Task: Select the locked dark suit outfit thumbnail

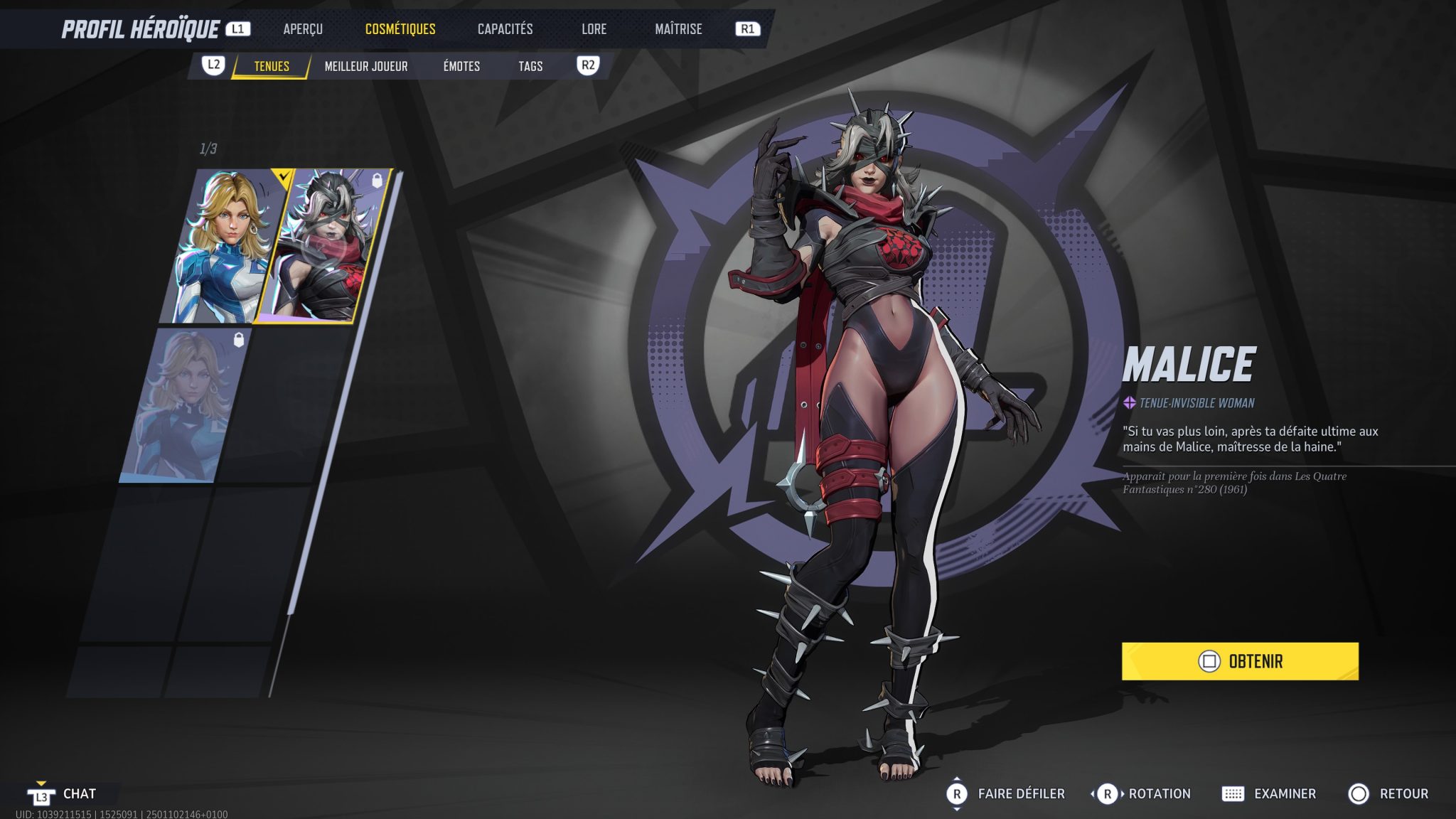Action: coord(186,405)
